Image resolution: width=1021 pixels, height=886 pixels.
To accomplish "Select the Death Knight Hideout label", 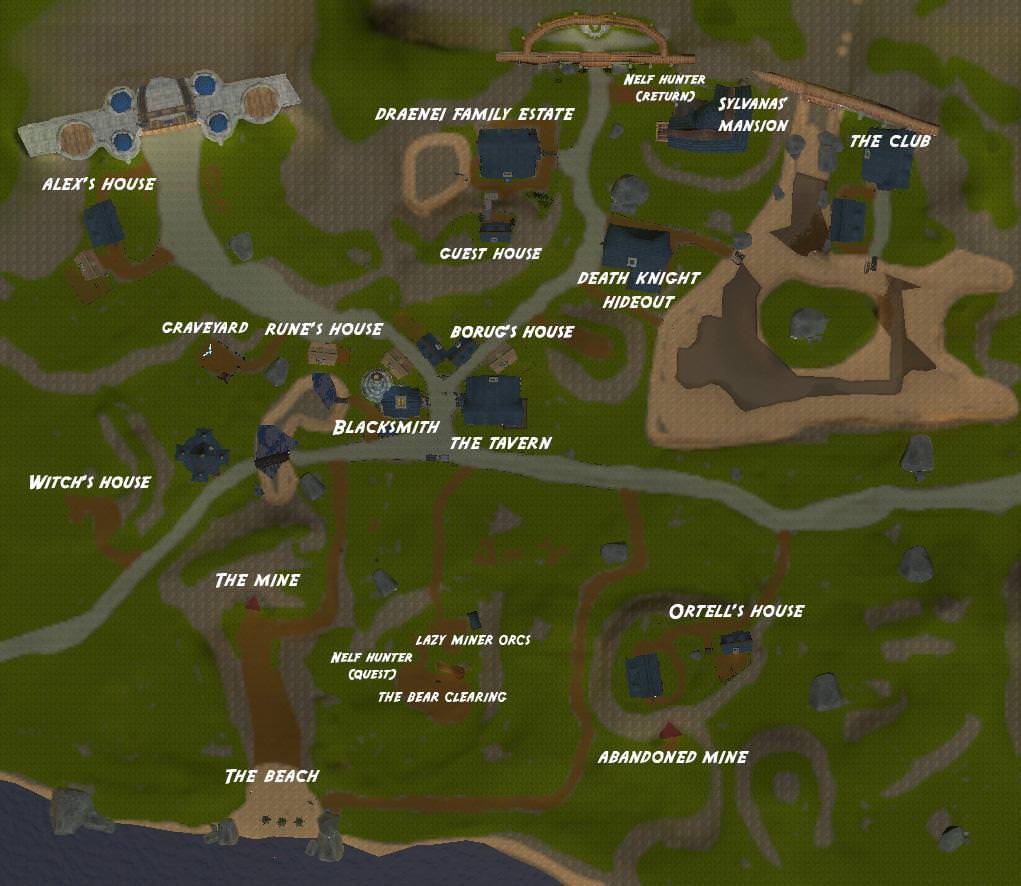I will (638, 289).
